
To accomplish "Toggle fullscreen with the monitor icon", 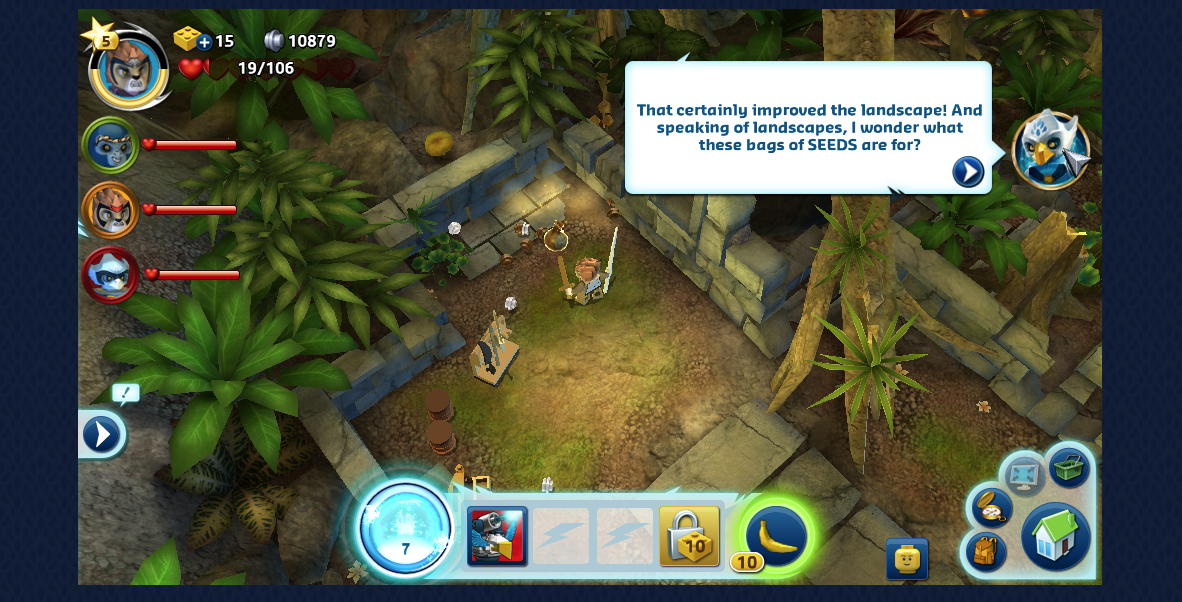I will coord(1024,474).
